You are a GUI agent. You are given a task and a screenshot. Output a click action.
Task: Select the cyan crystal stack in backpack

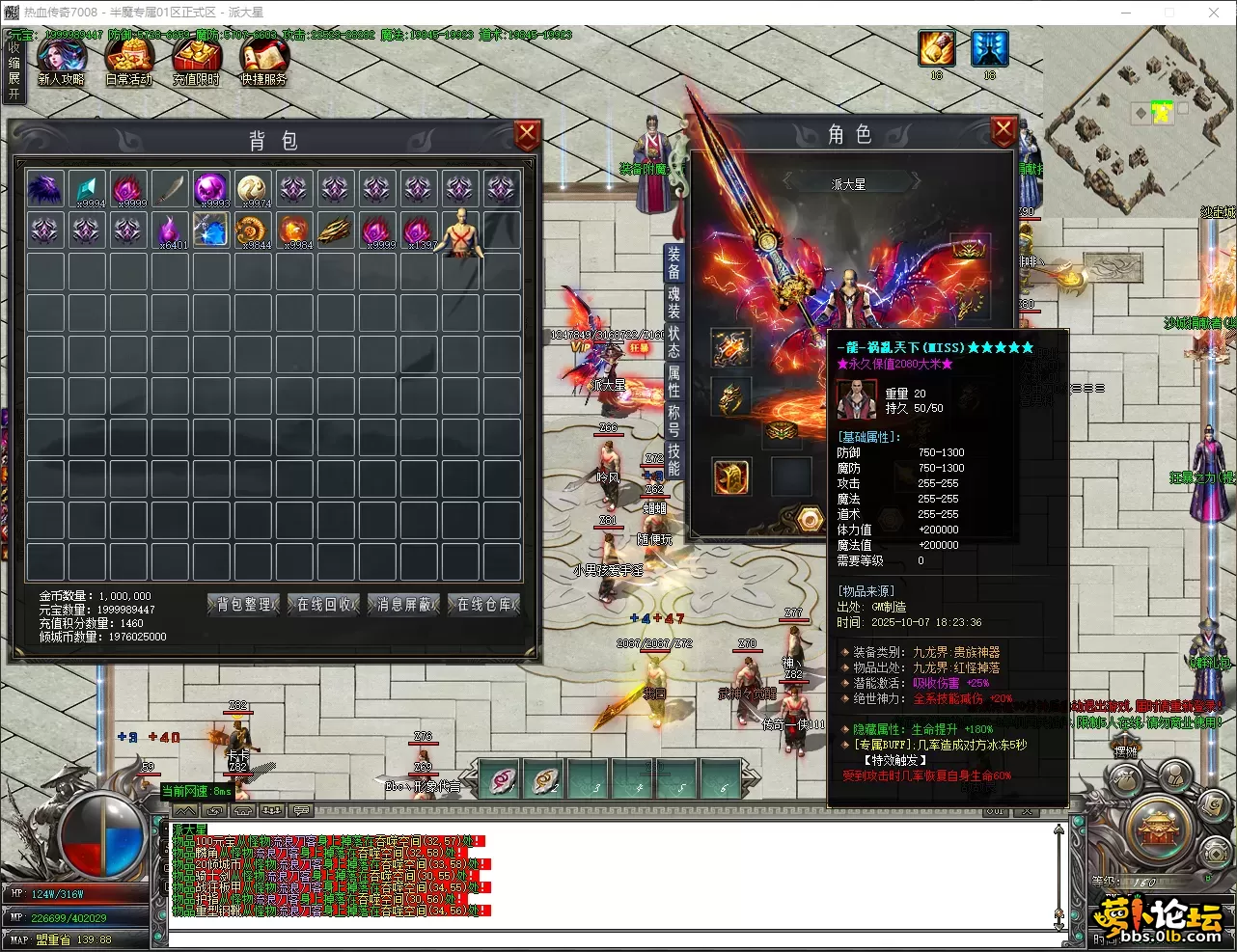88,189
